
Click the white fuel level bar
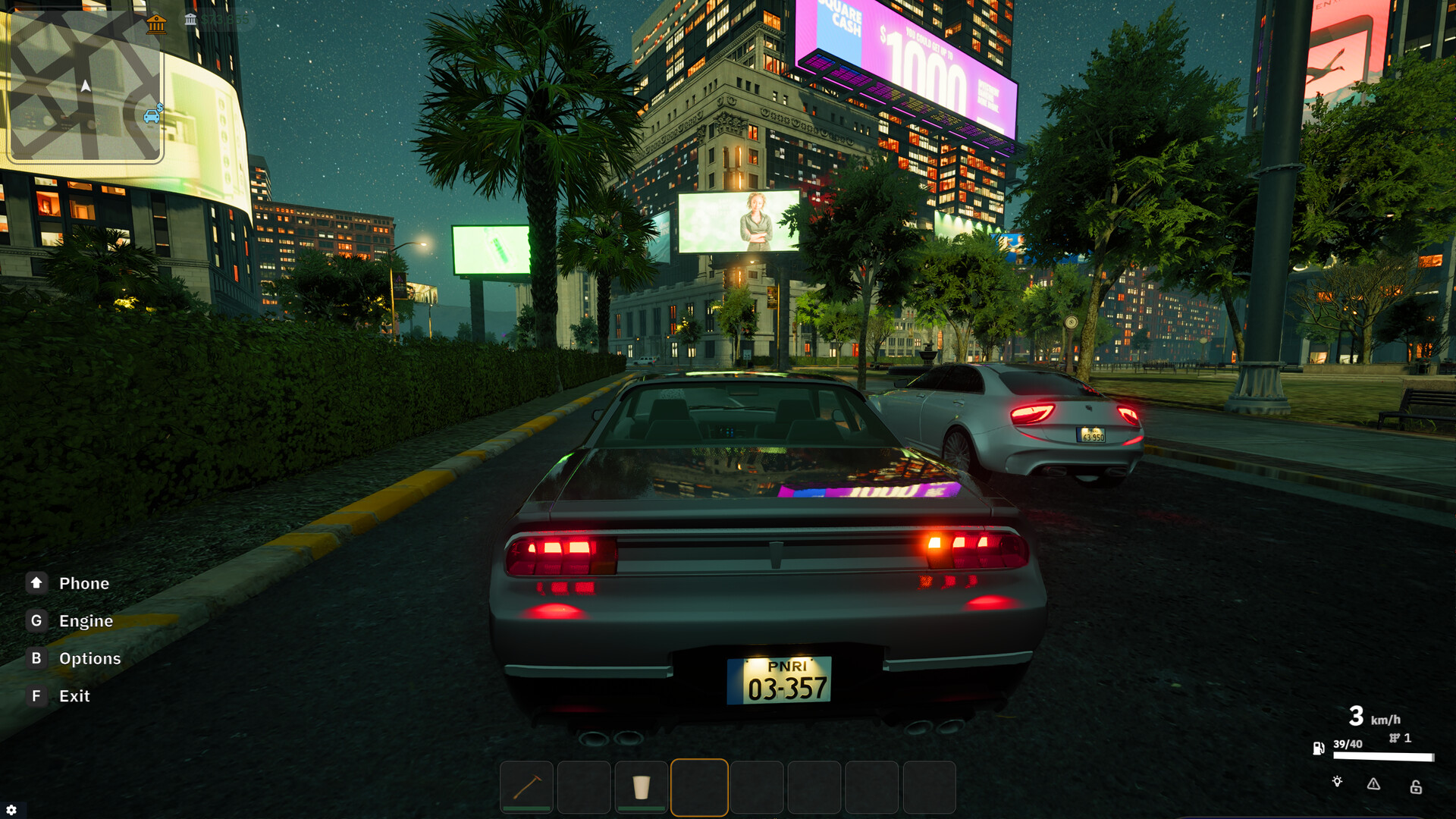click(1383, 756)
